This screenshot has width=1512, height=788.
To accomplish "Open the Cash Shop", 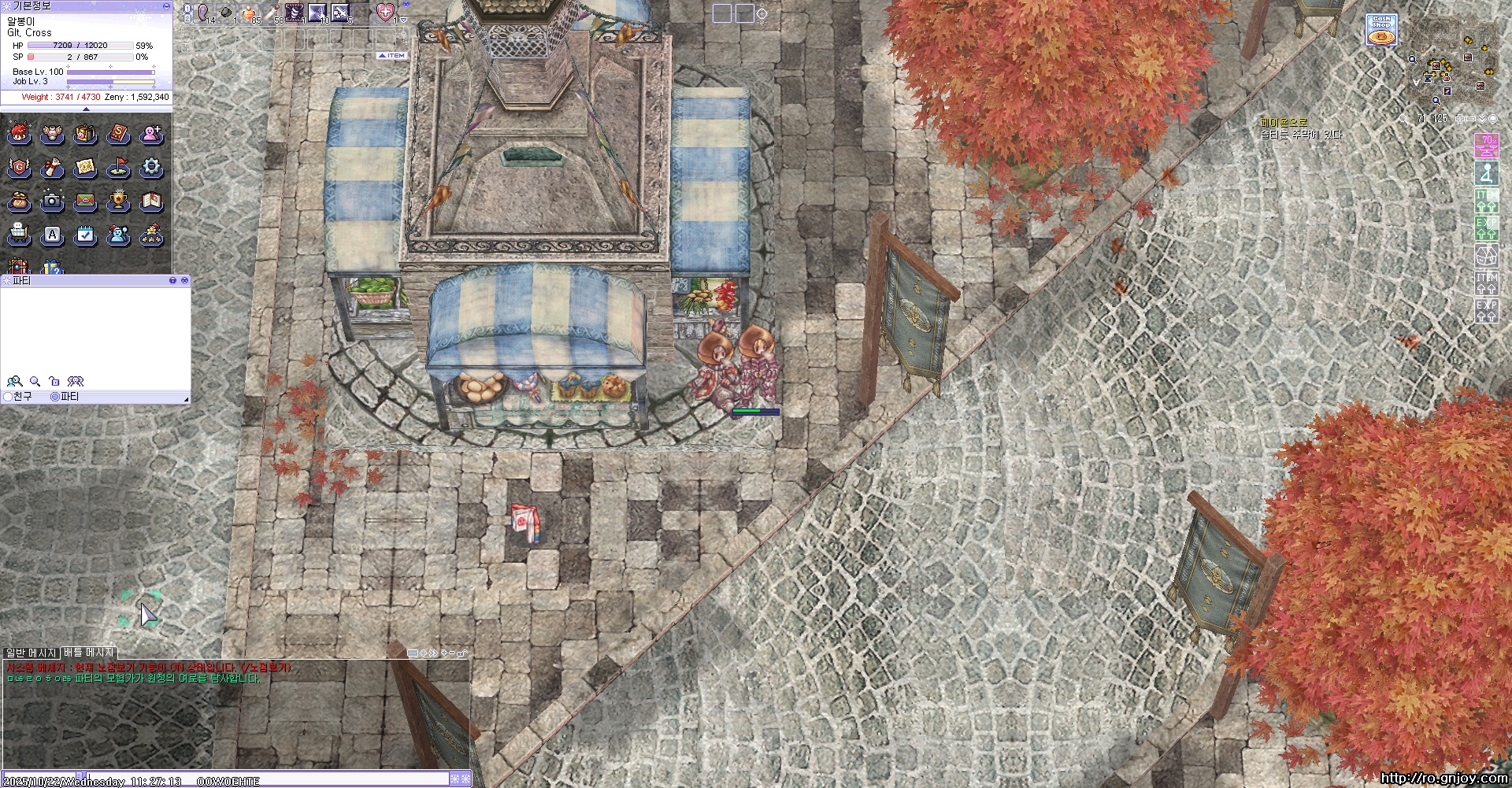I will pos(1380,29).
